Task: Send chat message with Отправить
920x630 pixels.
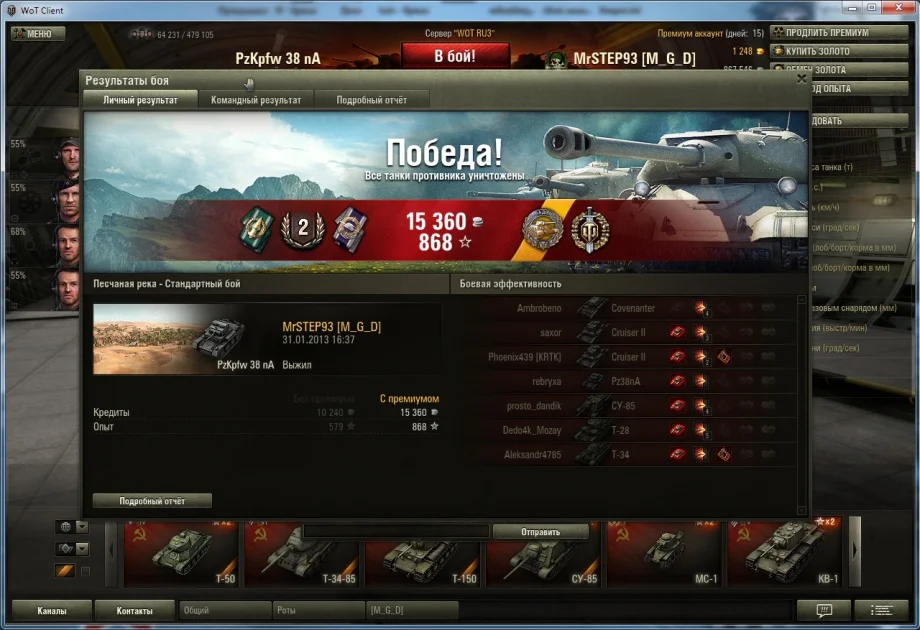Action: (x=540, y=532)
